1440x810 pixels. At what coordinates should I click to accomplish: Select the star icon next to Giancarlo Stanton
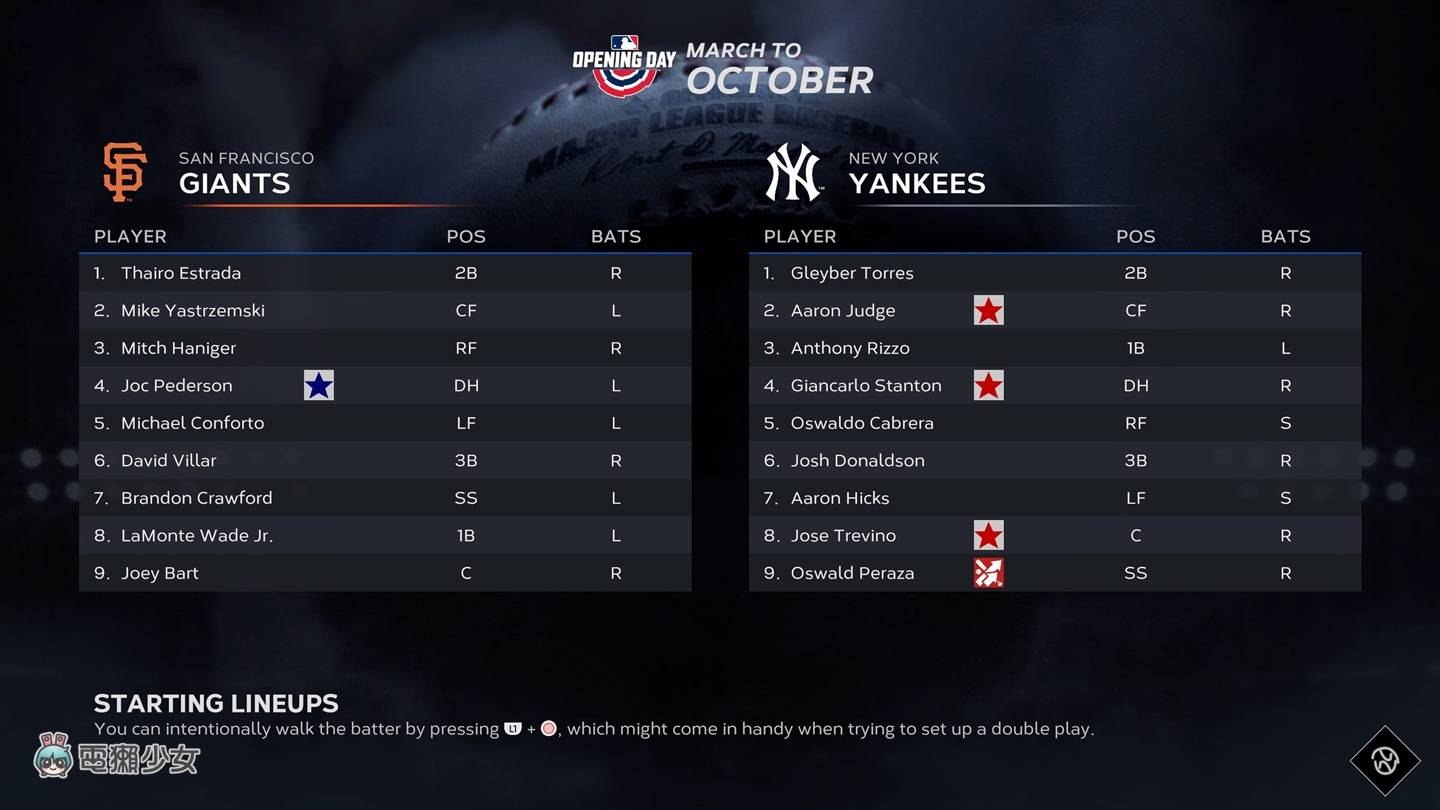[x=988, y=385]
